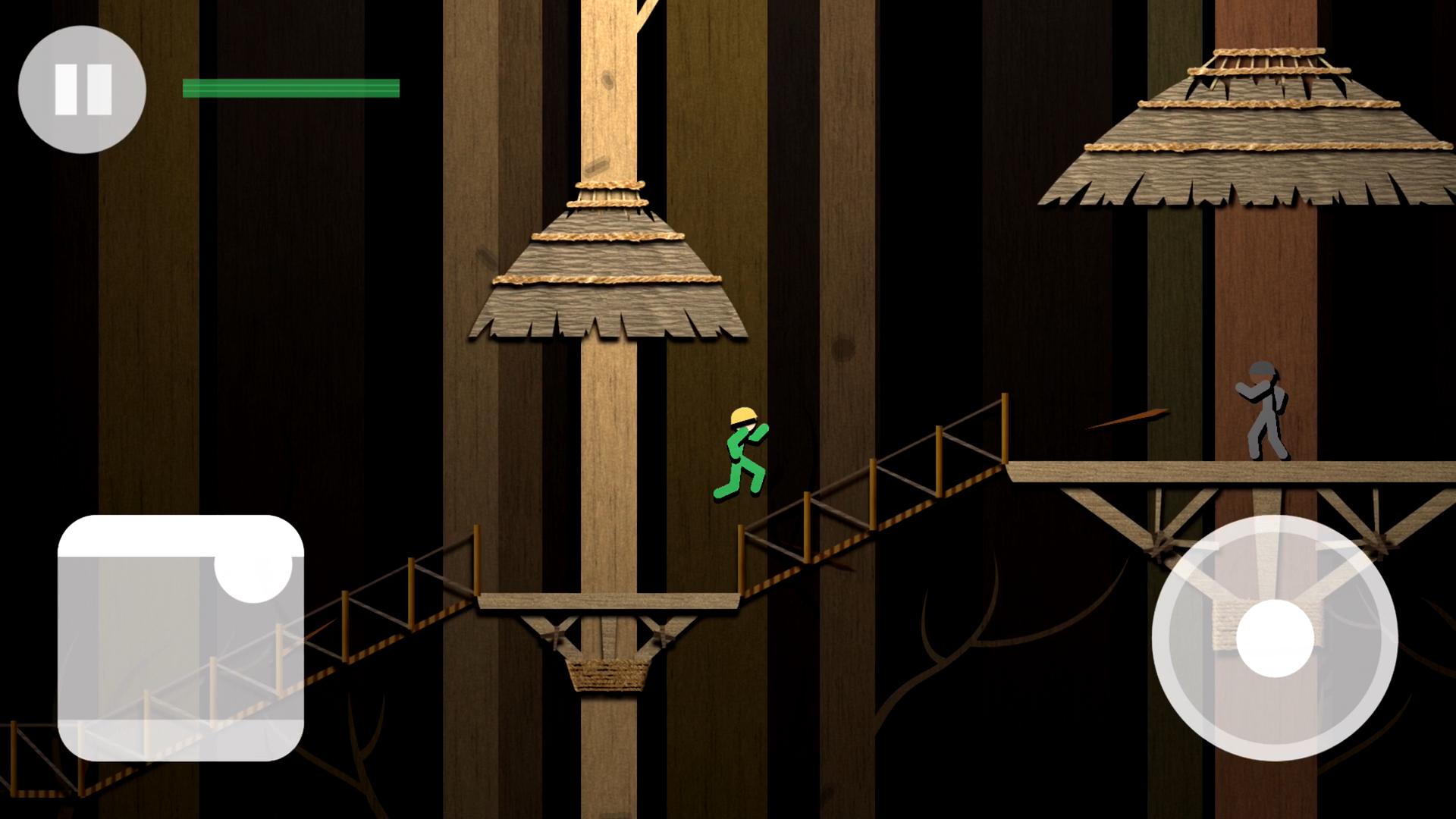Tap the pause button
The width and height of the screenshot is (1456, 819).
81,89
